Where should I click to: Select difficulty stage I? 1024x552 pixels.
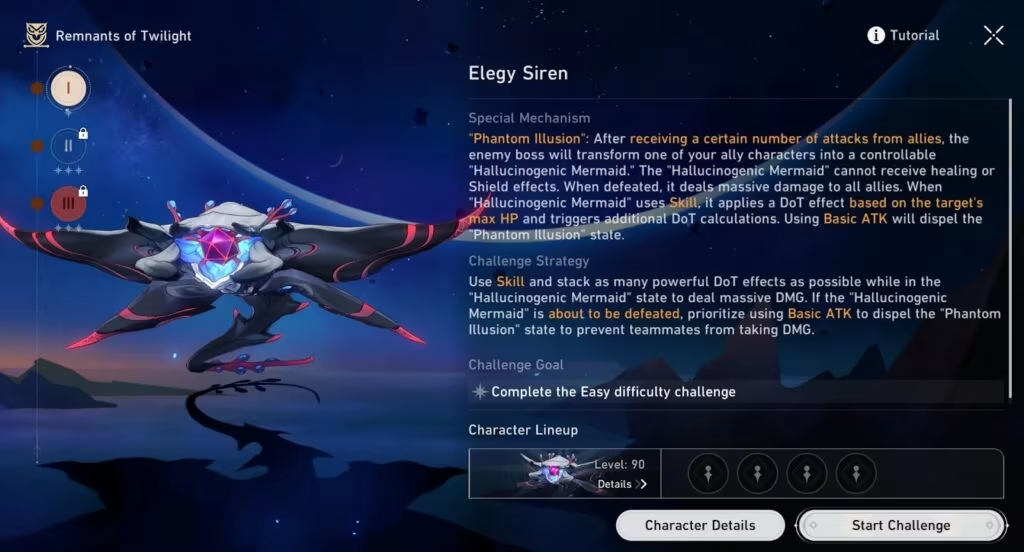[x=68, y=89]
